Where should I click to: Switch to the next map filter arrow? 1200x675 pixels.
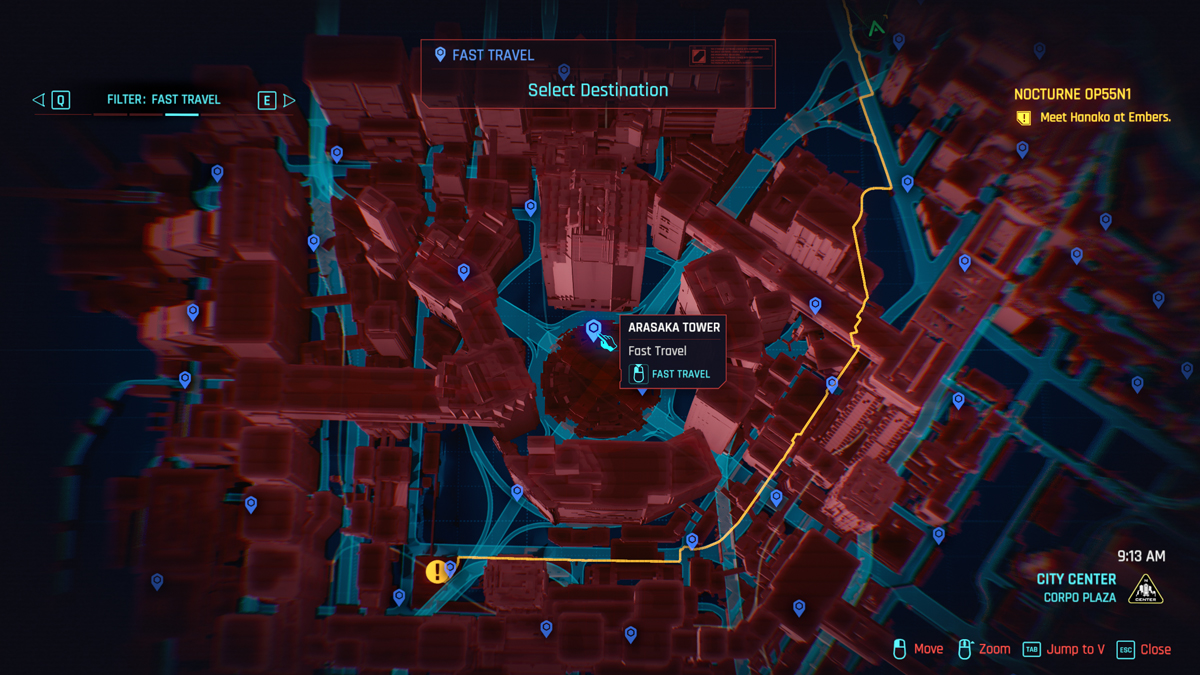click(x=289, y=100)
